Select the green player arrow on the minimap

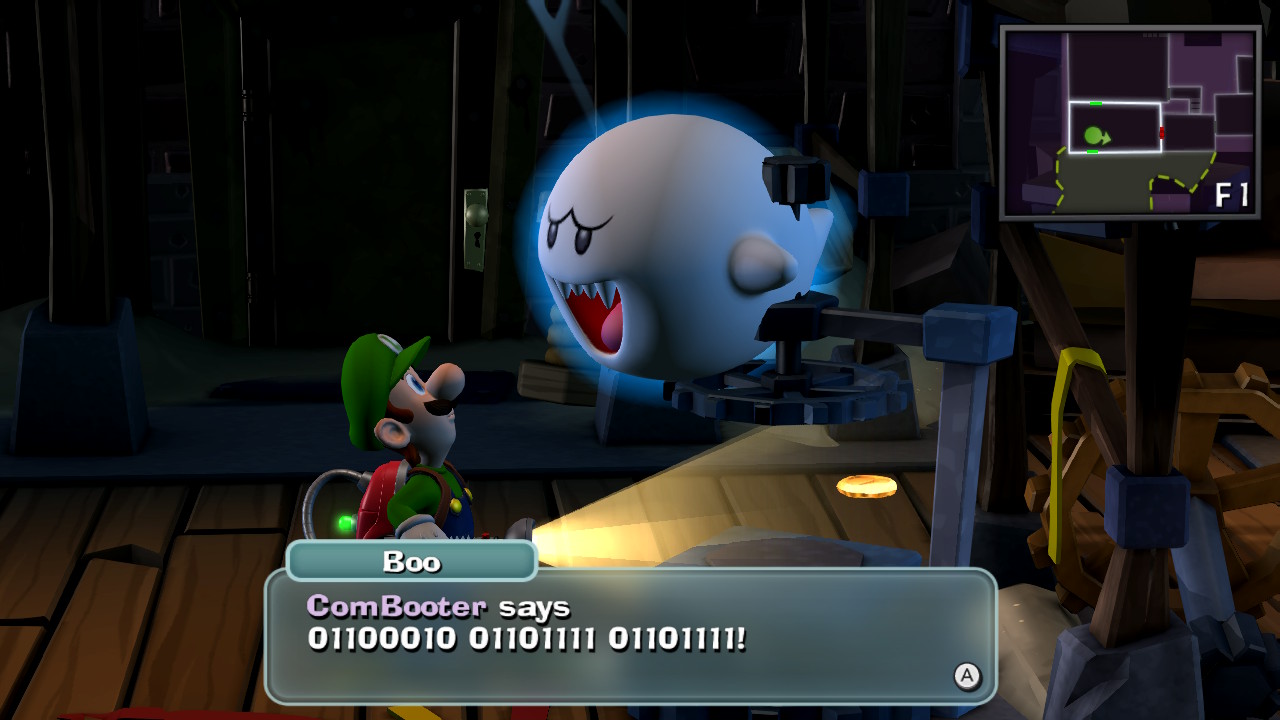(x=1096, y=135)
